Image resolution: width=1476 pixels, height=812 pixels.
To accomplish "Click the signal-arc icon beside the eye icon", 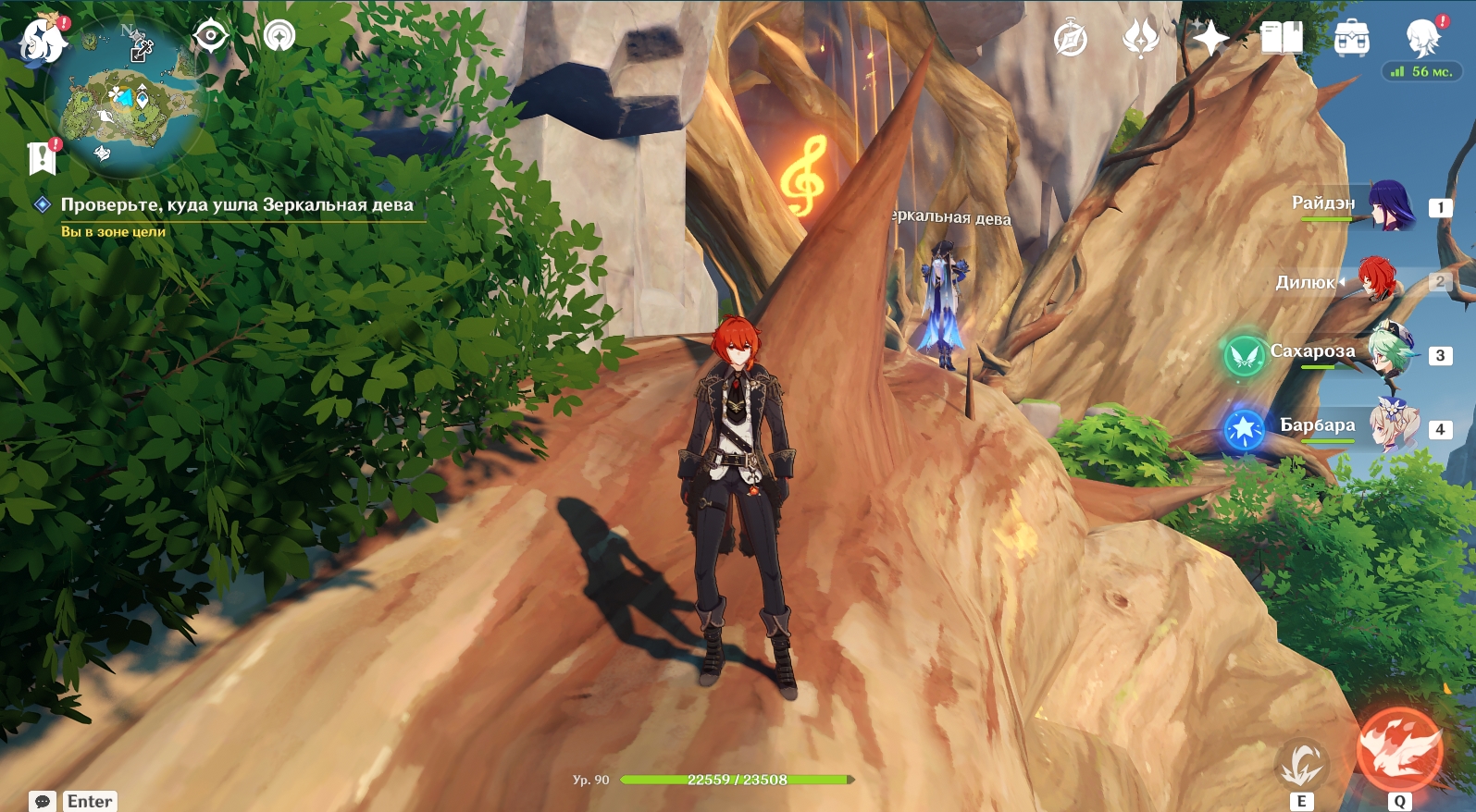I will (279, 36).
